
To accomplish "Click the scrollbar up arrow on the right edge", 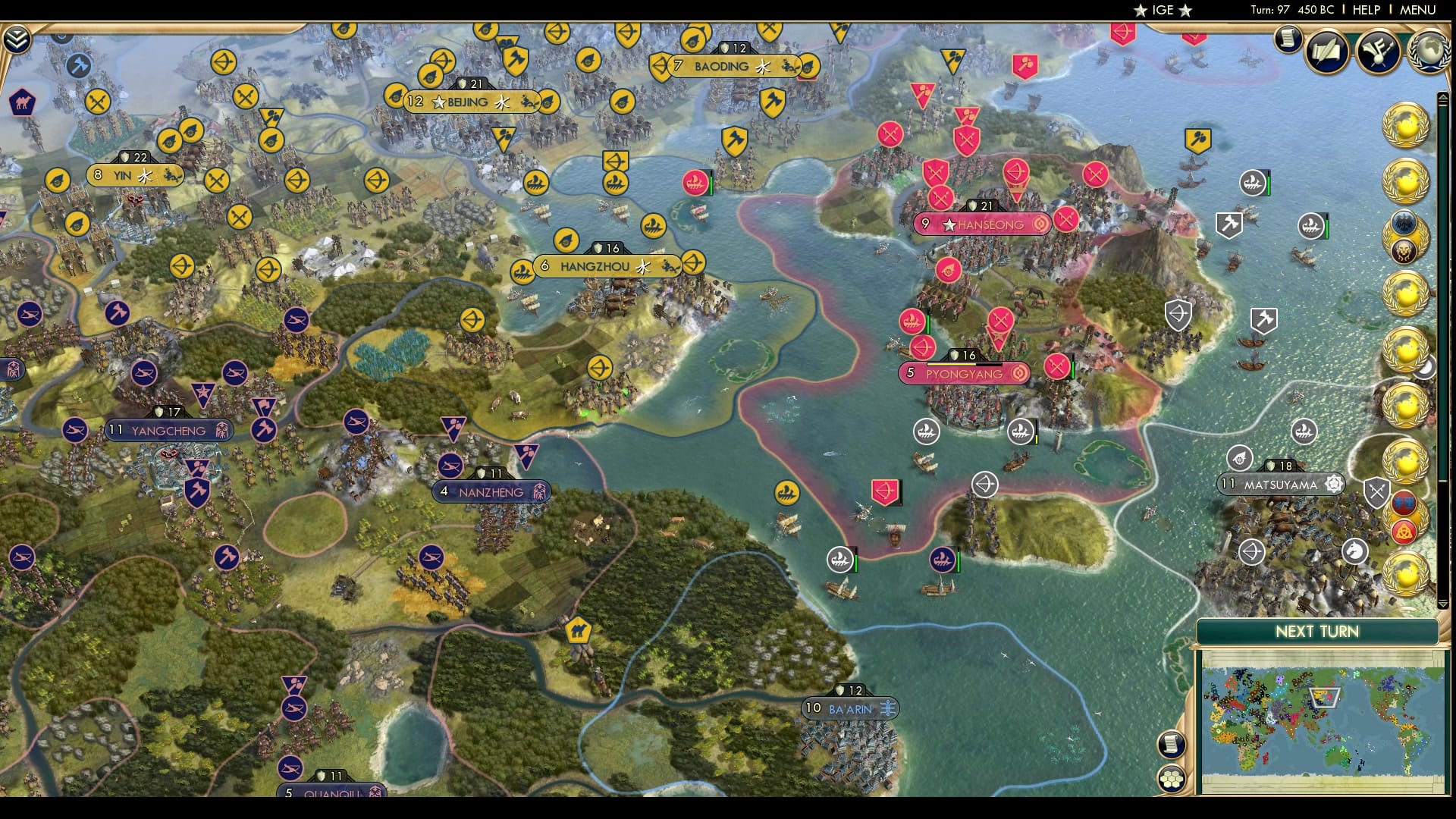I will (x=1443, y=98).
